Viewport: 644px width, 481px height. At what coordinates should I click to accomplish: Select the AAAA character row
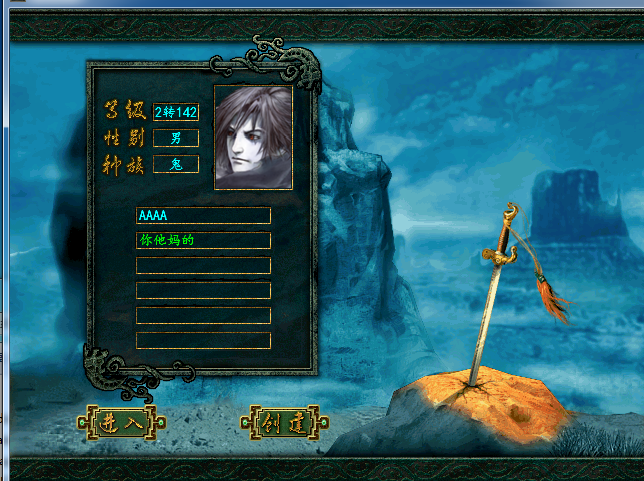(203, 216)
